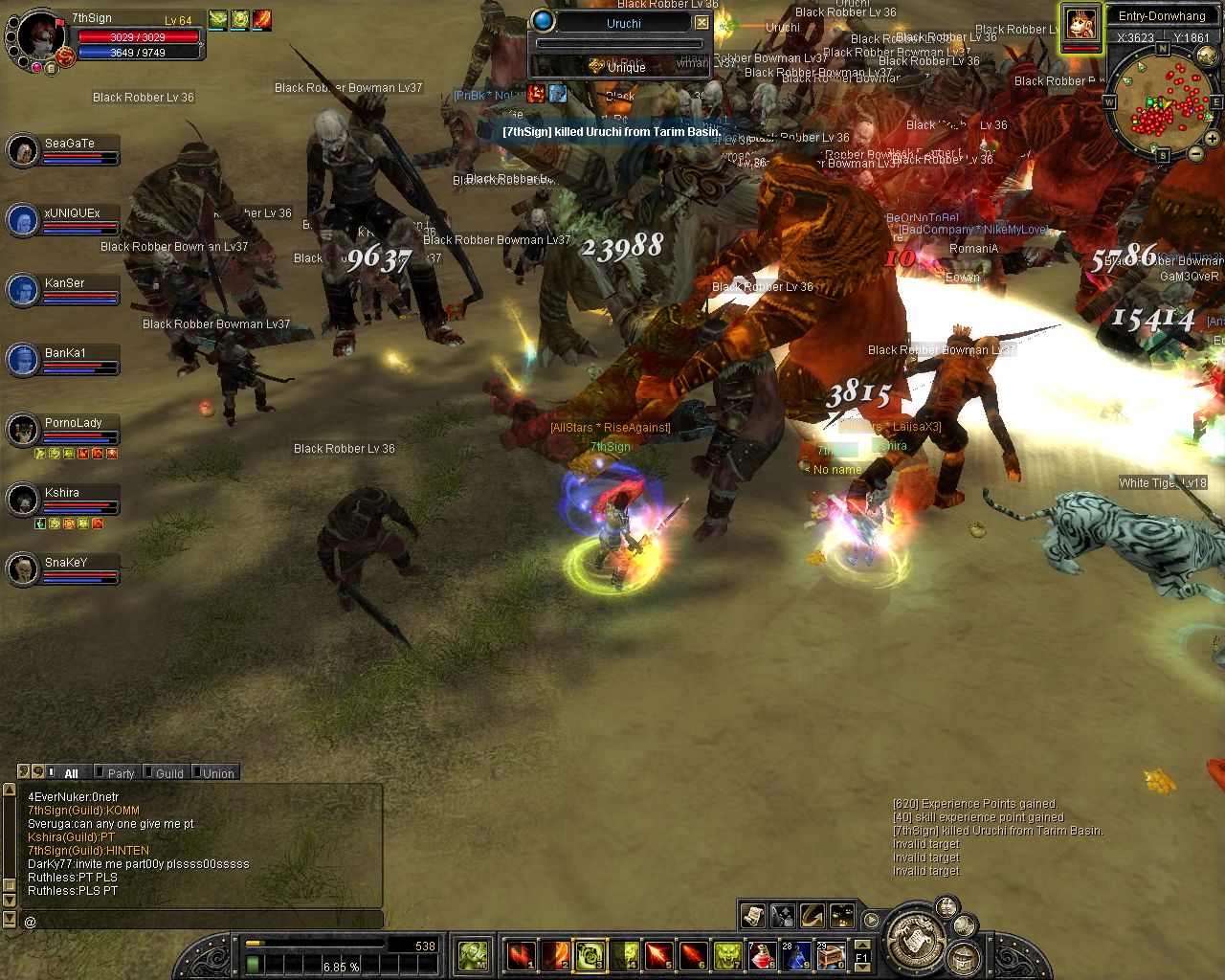Click the 7thSign character portrait
The height and width of the screenshot is (980, 1225).
(x=40, y=36)
